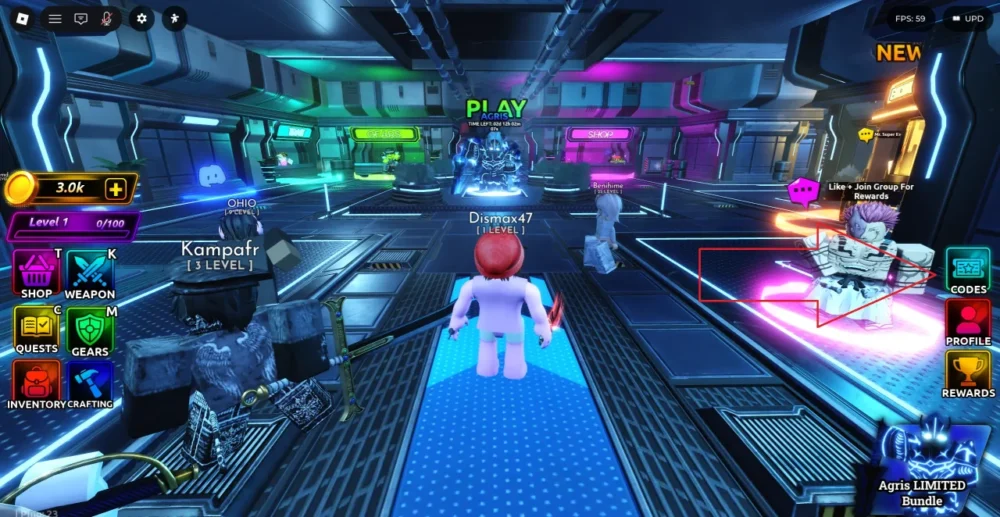Open the Inventory backpack
Viewport: 1000px width, 517px height.
pyautogui.click(x=36, y=383)
